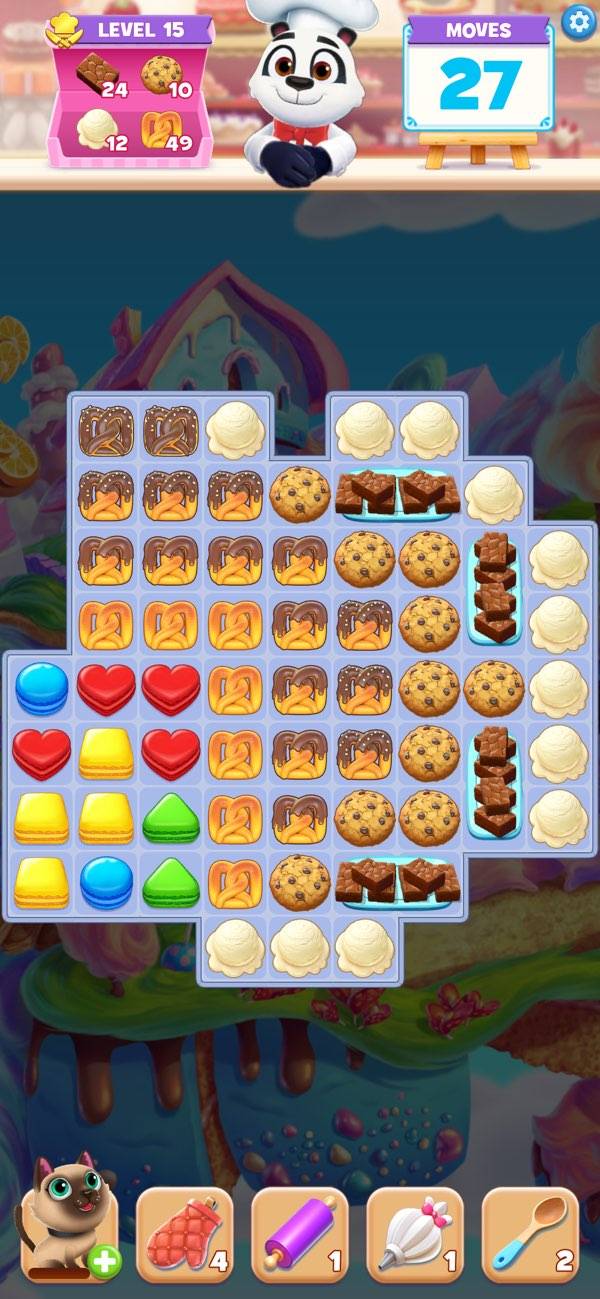Tap the Siamese cat helper's plus button
600x1299 pixels.
tap(103, 1262)
